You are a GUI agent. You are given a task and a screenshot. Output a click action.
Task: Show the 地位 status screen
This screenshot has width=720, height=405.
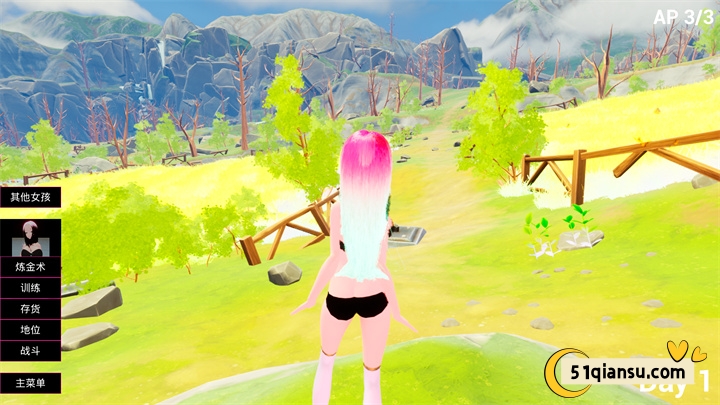[x=30, y=330]
